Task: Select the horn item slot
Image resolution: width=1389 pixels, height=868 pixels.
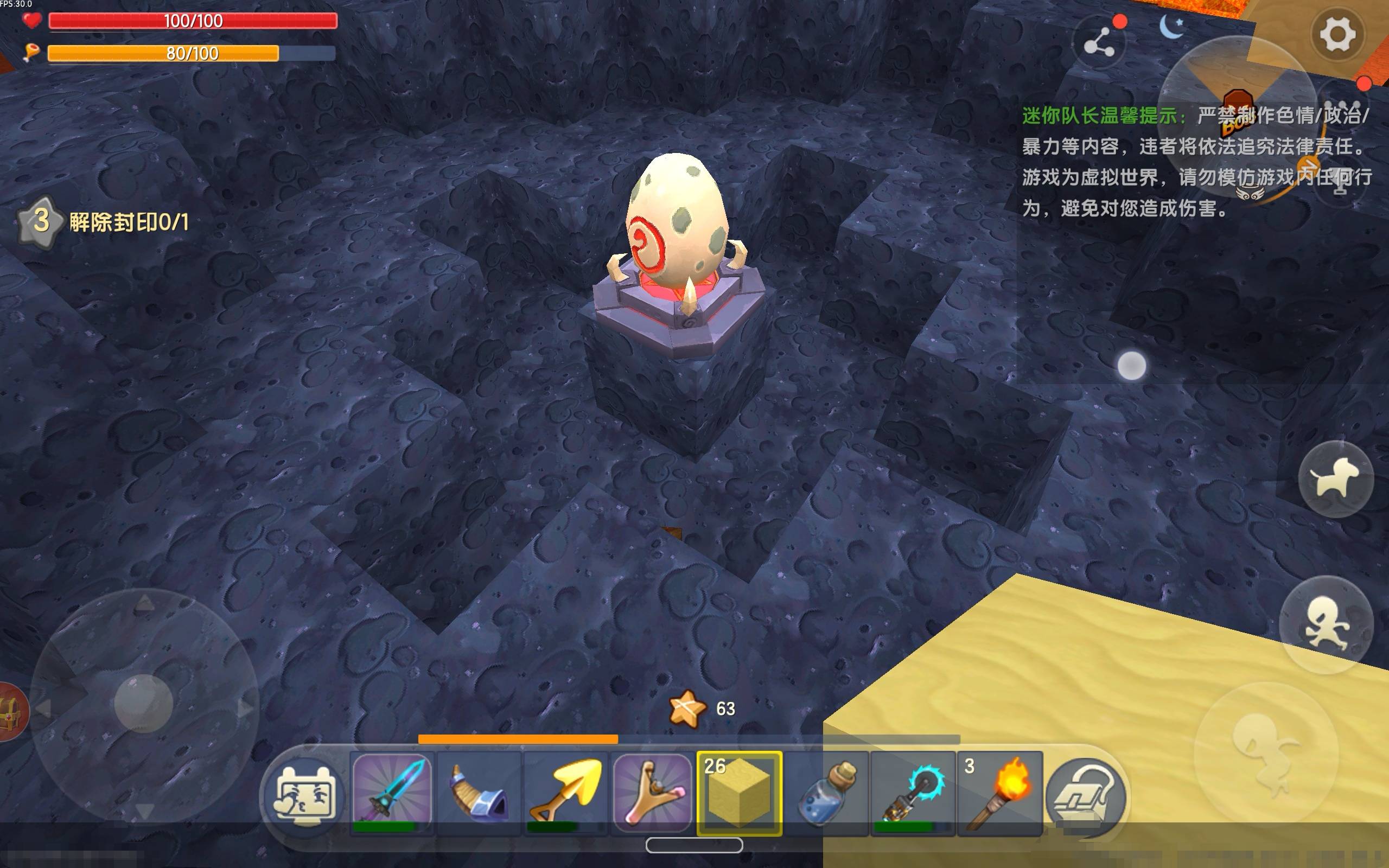Action: tap(479, 793)
